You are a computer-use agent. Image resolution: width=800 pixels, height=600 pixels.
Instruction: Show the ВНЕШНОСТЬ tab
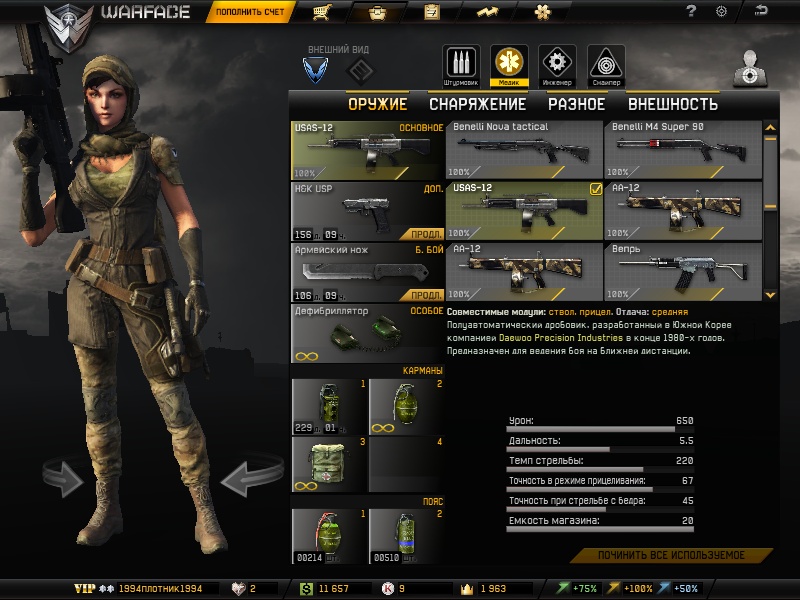coord(672,104)
